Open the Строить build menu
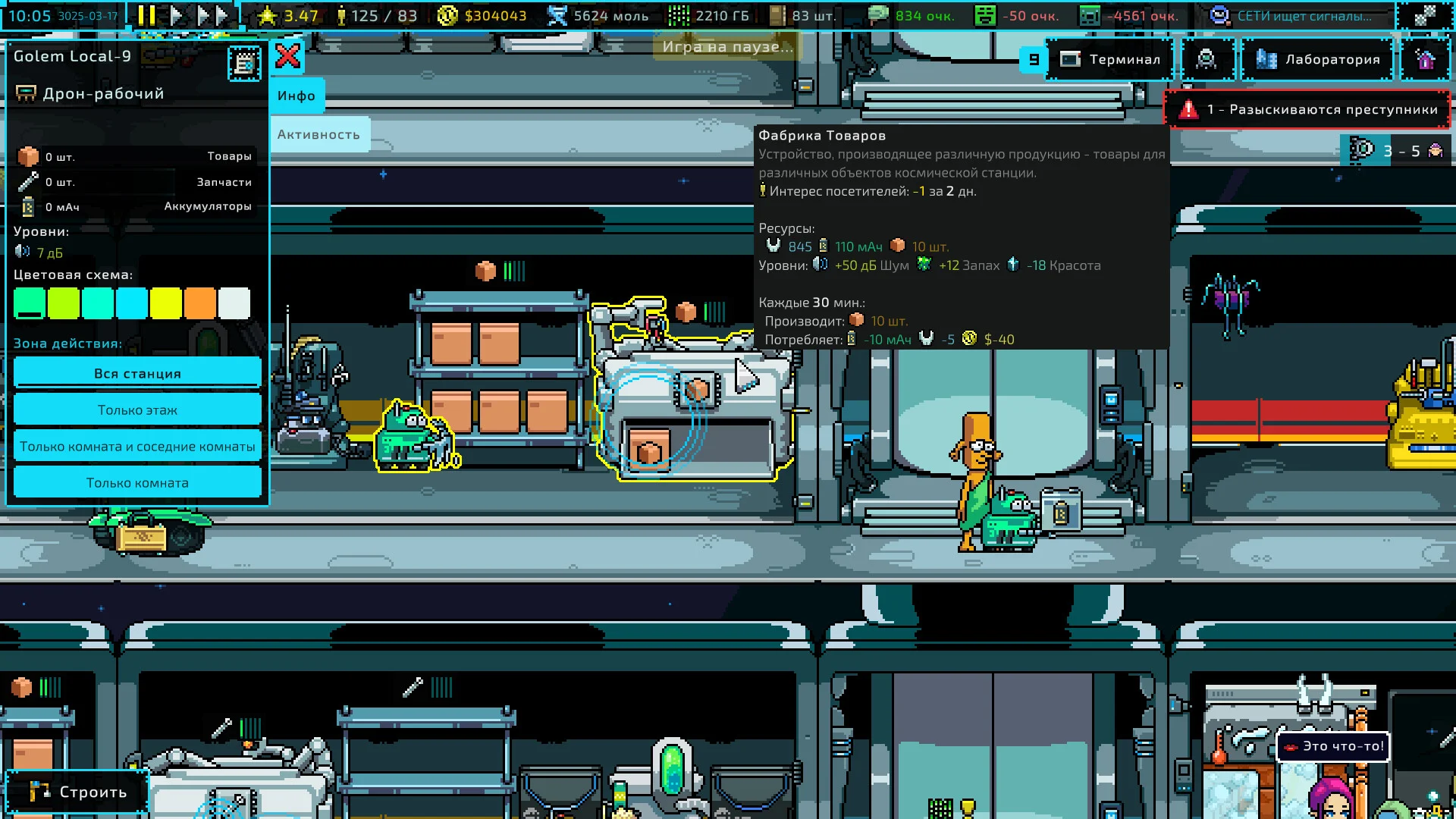The width and height of the screenshot is (1456, 819). coord(78,792)
